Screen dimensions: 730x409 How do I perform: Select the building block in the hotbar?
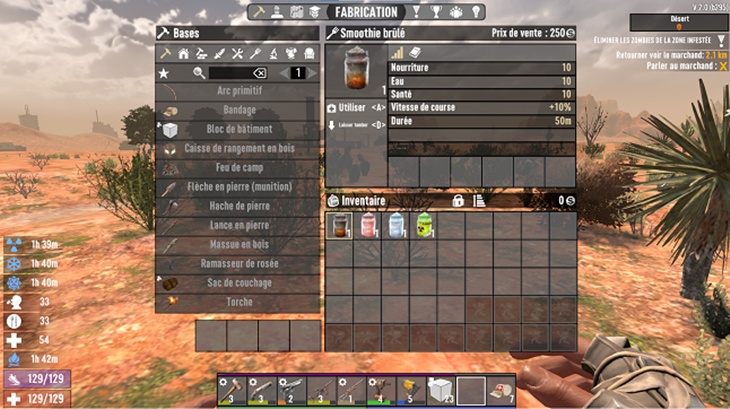point(439,389)
